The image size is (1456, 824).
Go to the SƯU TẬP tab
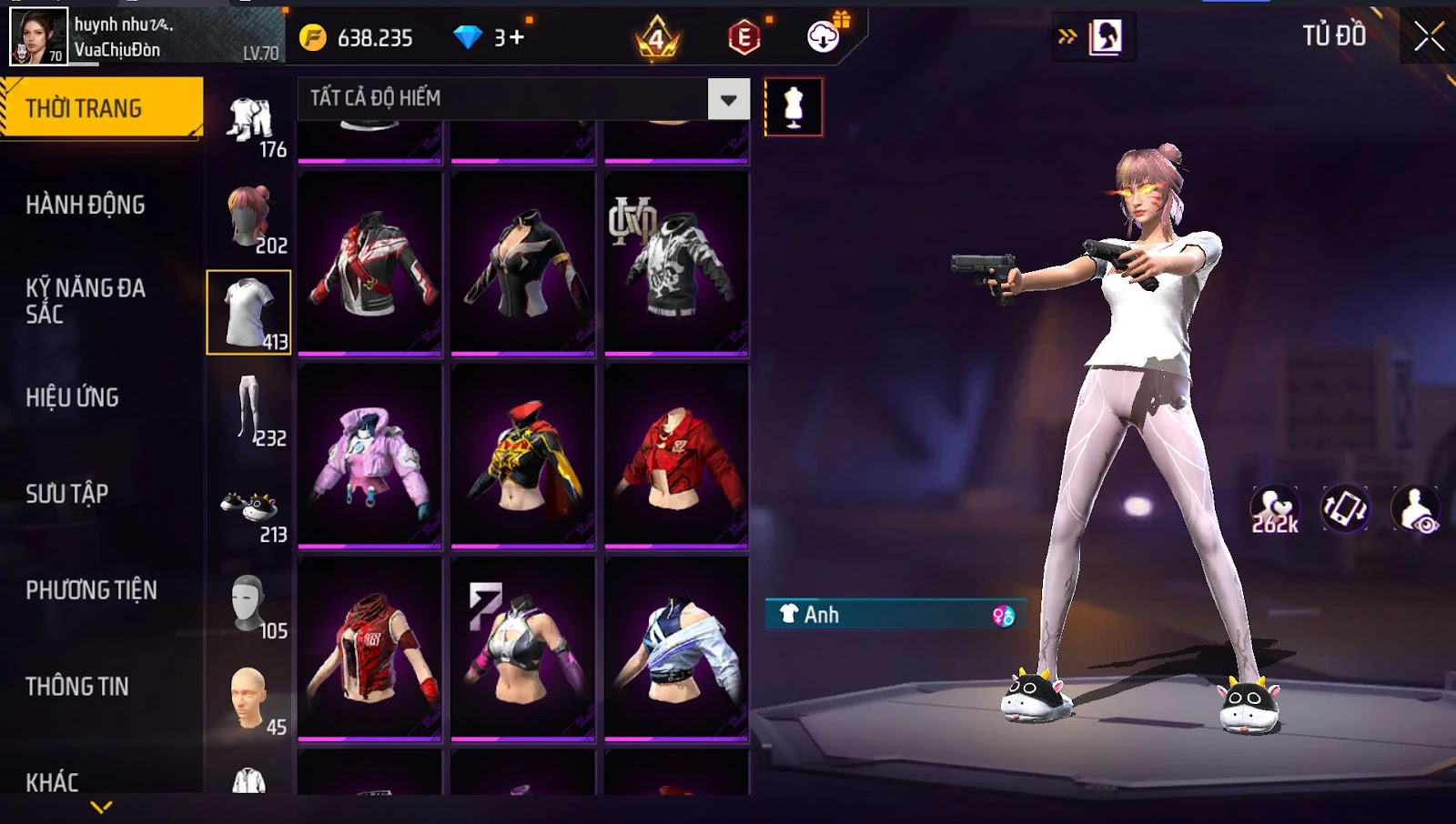pyautogui.click(x=67, y=494)
